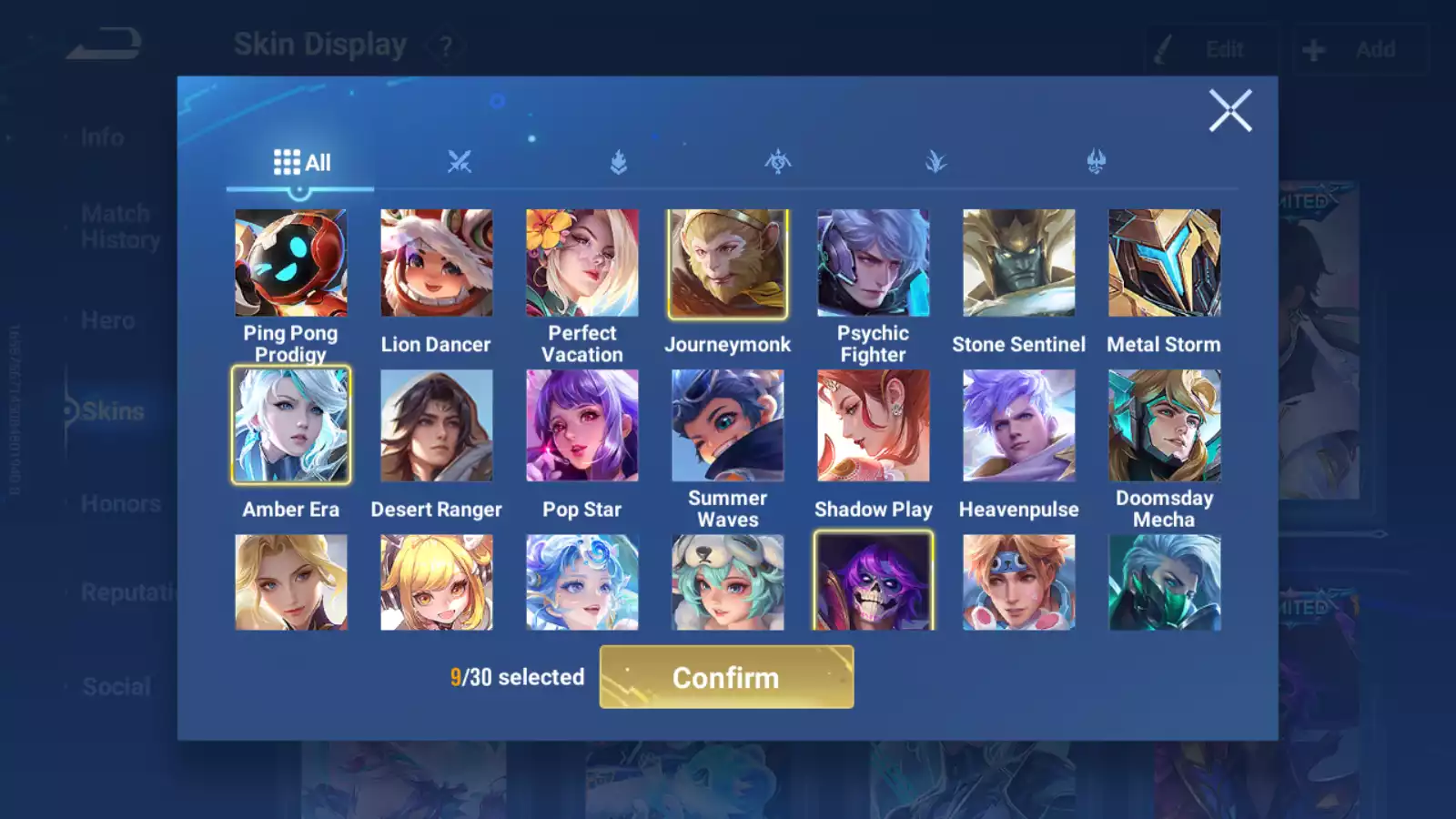Click the purple skull skin portrait
Viewport: 1456px width, 819px height.
[x=874, y=582]
